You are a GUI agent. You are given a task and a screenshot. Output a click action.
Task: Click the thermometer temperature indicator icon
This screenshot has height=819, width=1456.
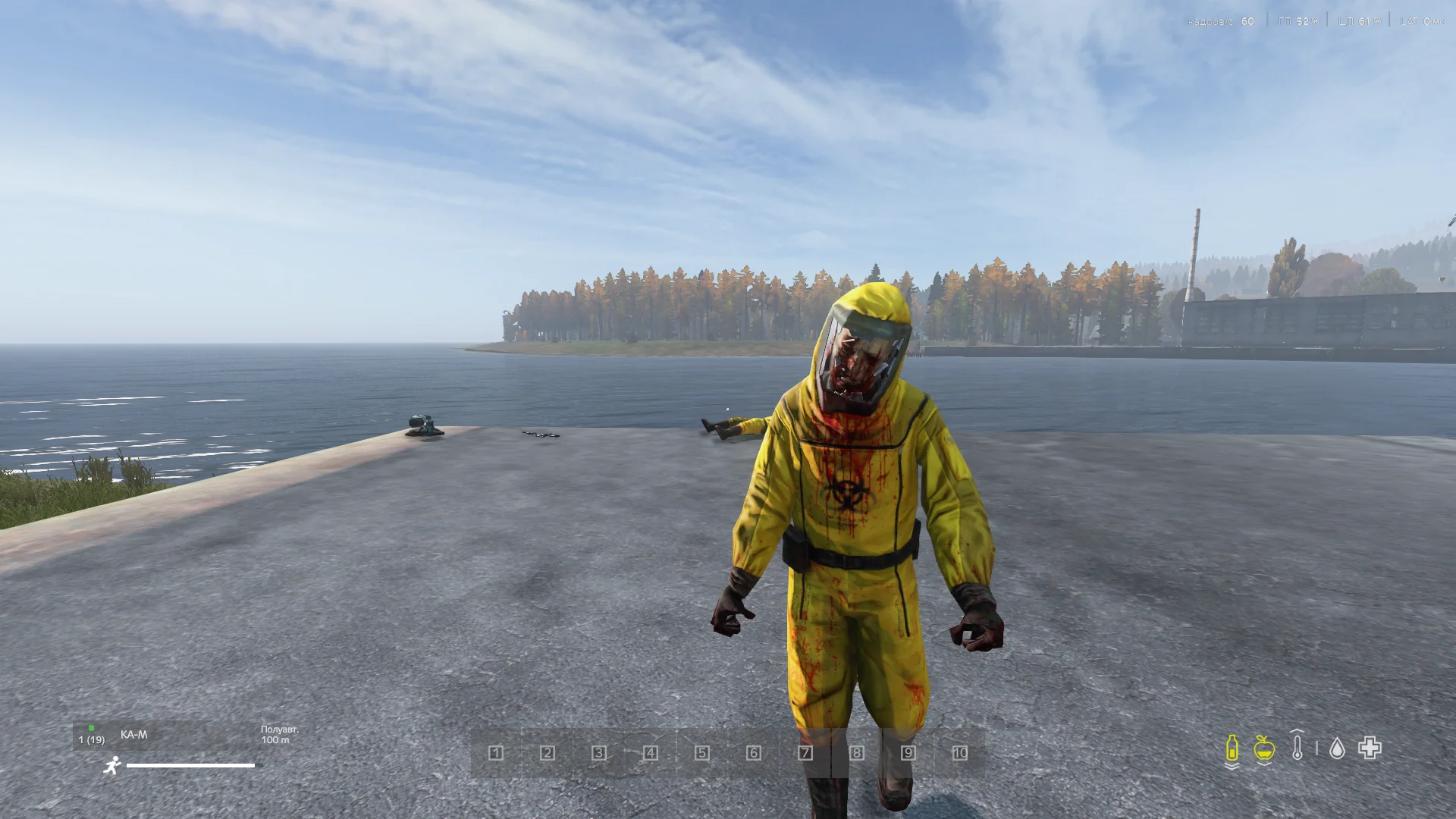tap(1298, 749)
